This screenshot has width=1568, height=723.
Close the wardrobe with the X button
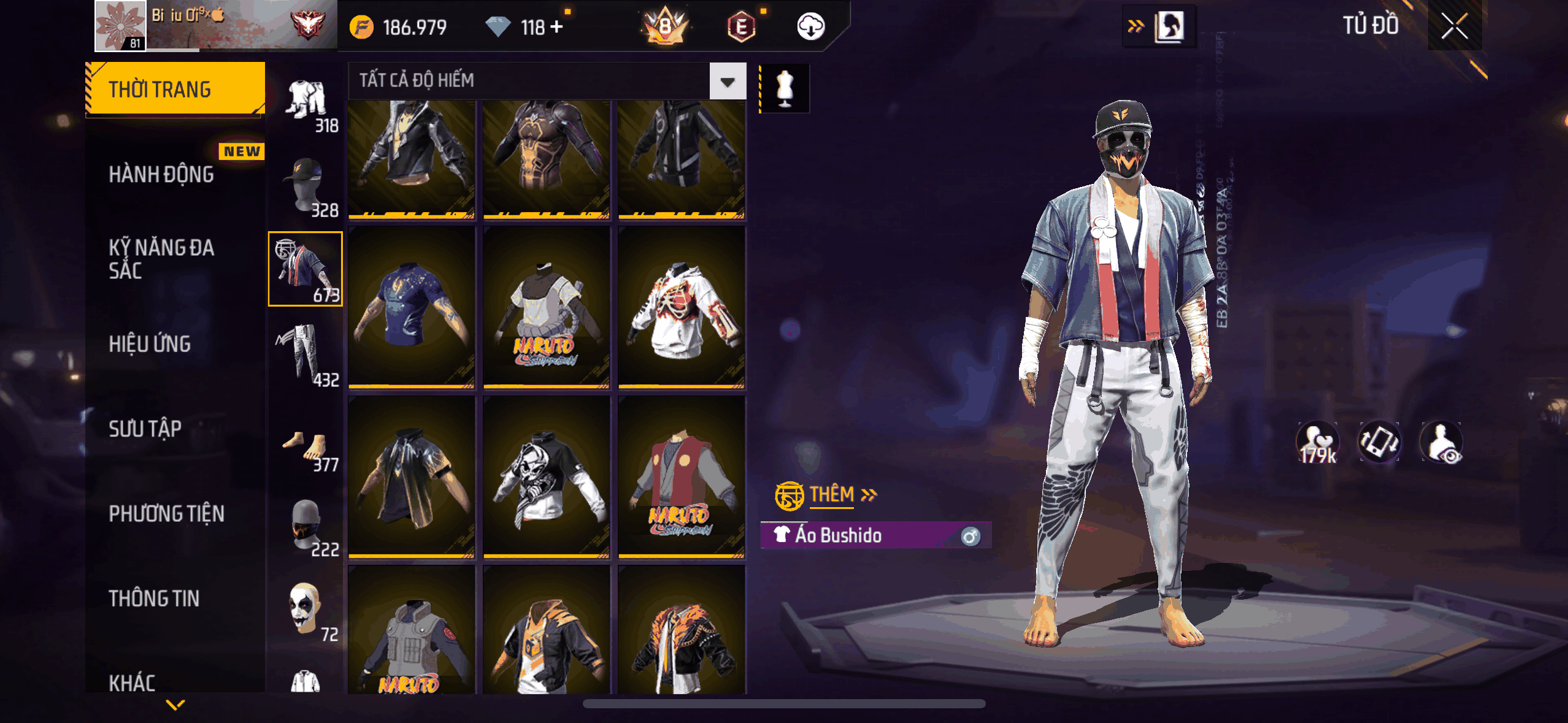(1454, 26)
